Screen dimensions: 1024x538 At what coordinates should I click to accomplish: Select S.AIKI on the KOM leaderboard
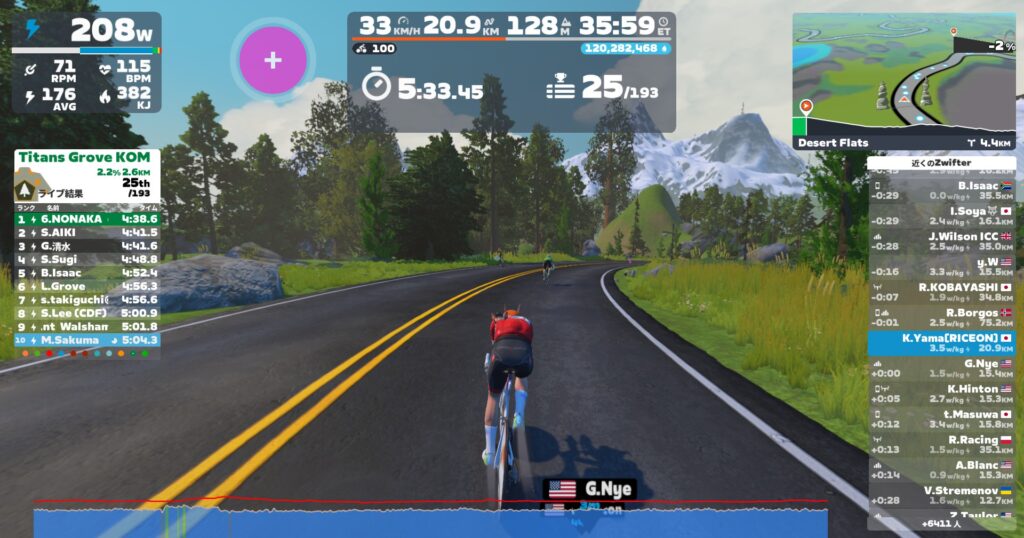click(86, 231)
